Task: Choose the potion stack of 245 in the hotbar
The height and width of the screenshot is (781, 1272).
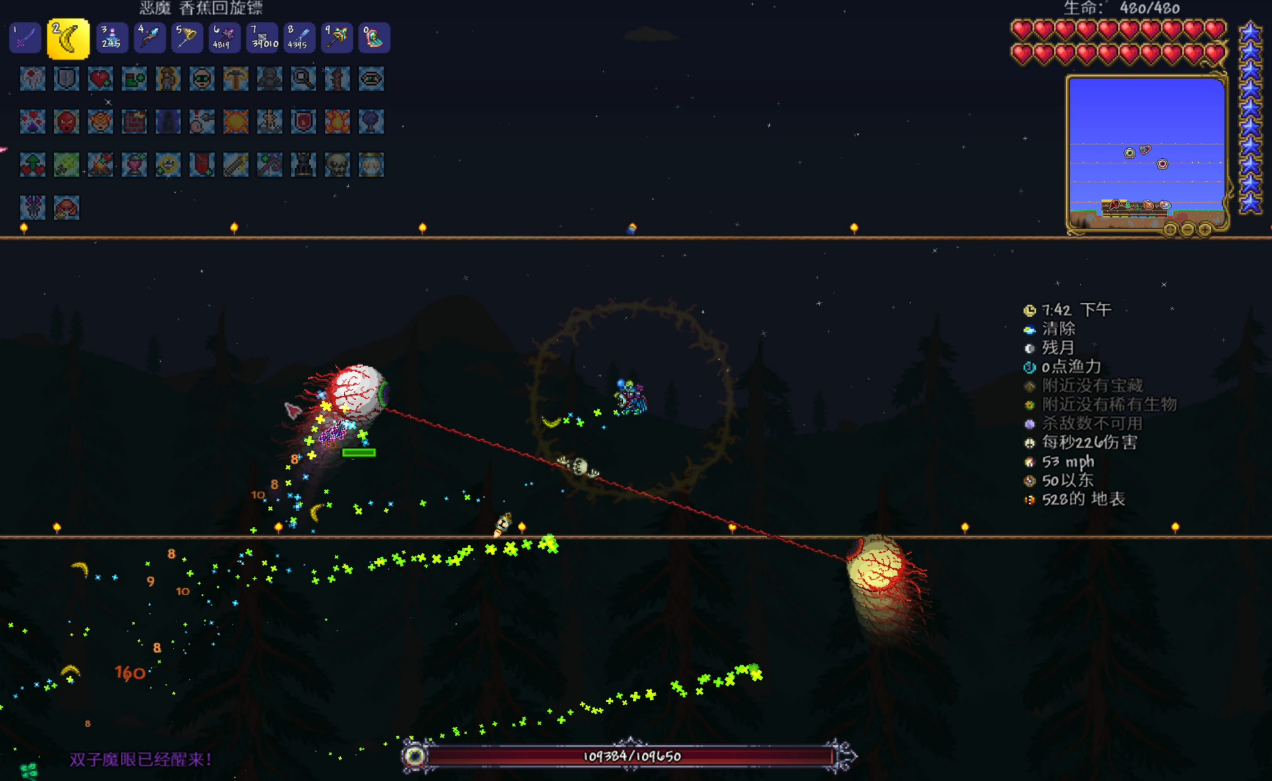Action: 112,39
